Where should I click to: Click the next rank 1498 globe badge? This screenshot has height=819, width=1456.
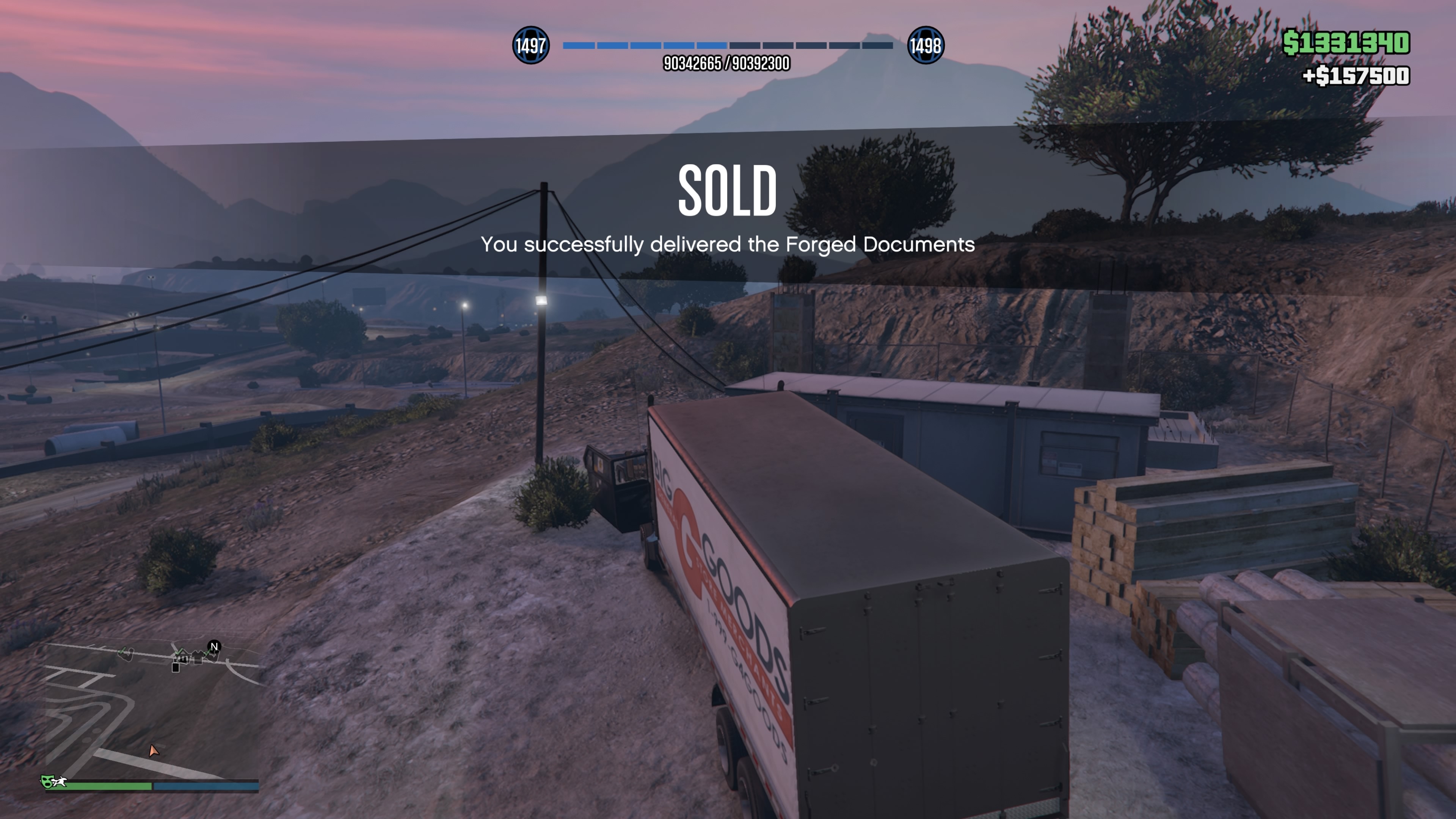[x=925, y=45]
